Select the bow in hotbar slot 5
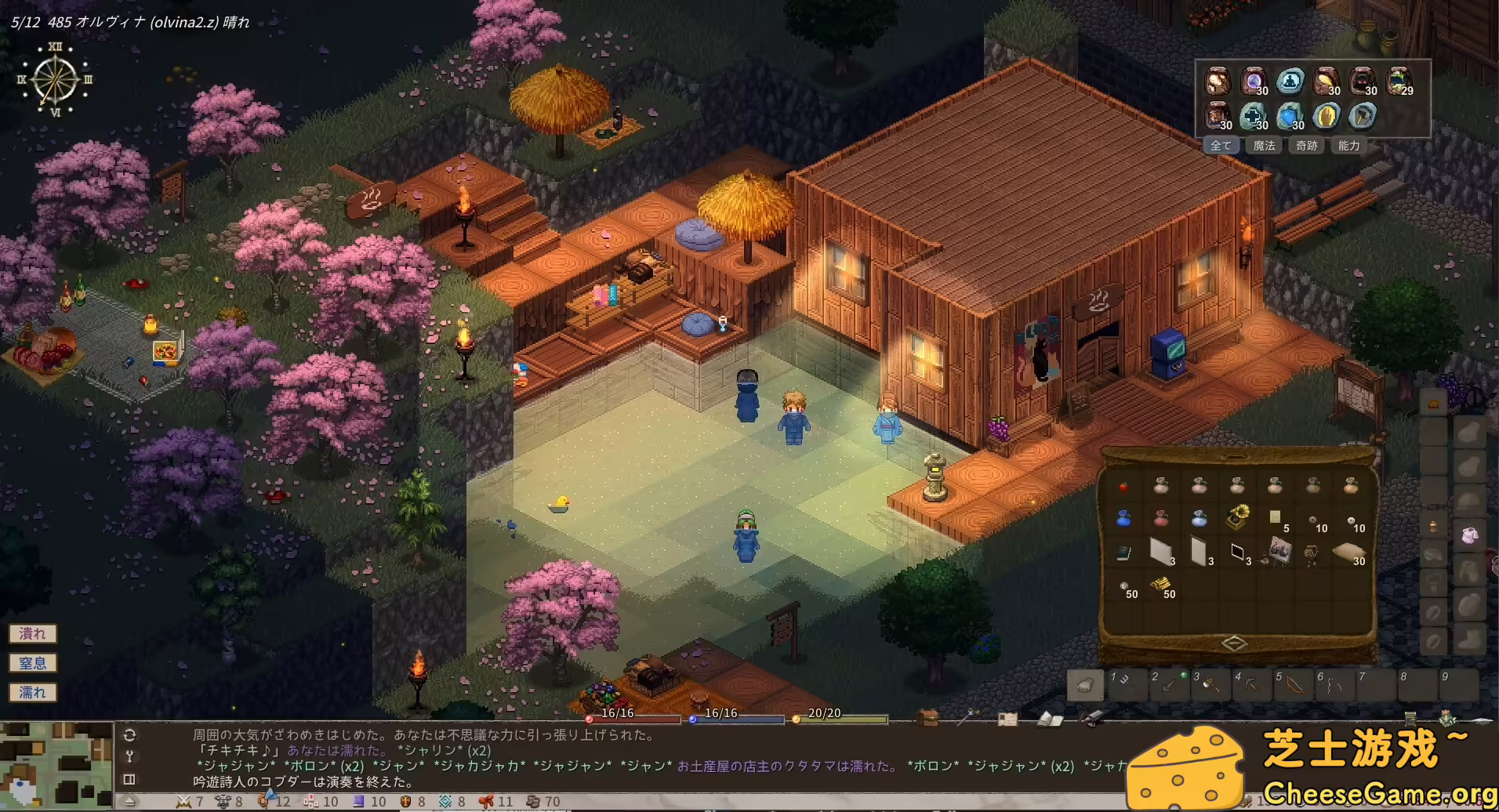The width and height of the screenshot is (1499, 812). [x=1294, y=684]
